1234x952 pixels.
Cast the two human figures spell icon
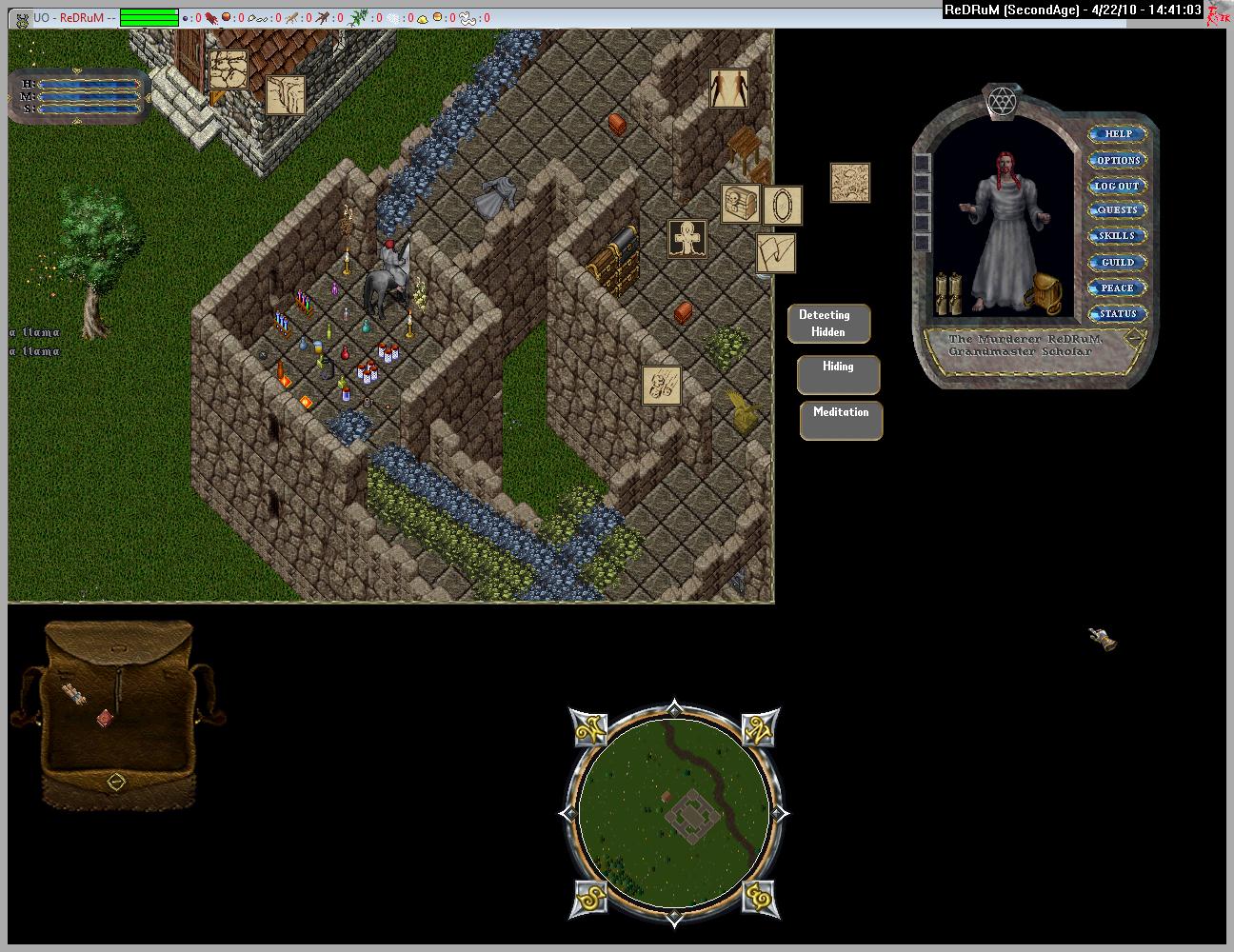(x=728, y=89)
